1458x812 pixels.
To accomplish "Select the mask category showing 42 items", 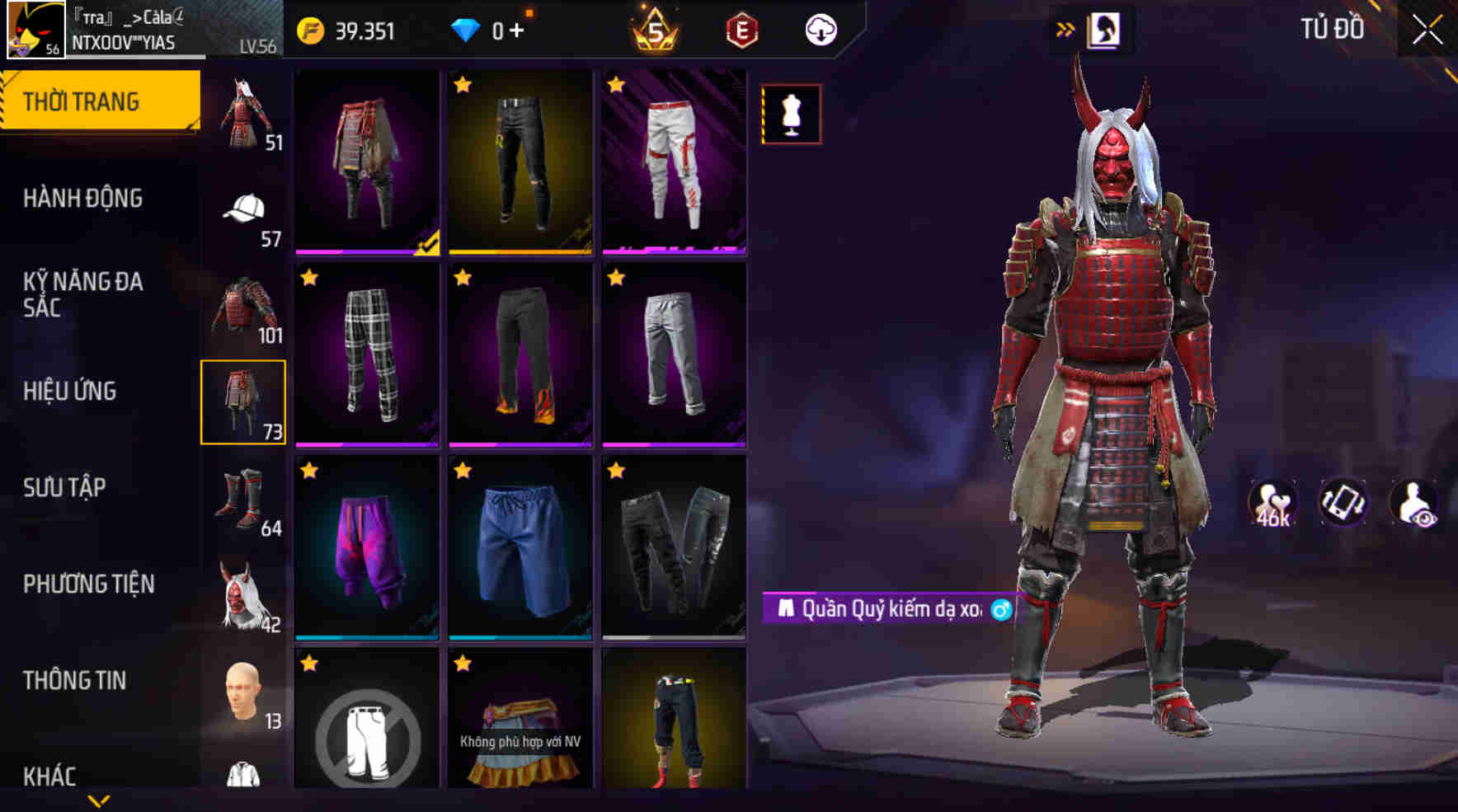I will coord(242,585).
